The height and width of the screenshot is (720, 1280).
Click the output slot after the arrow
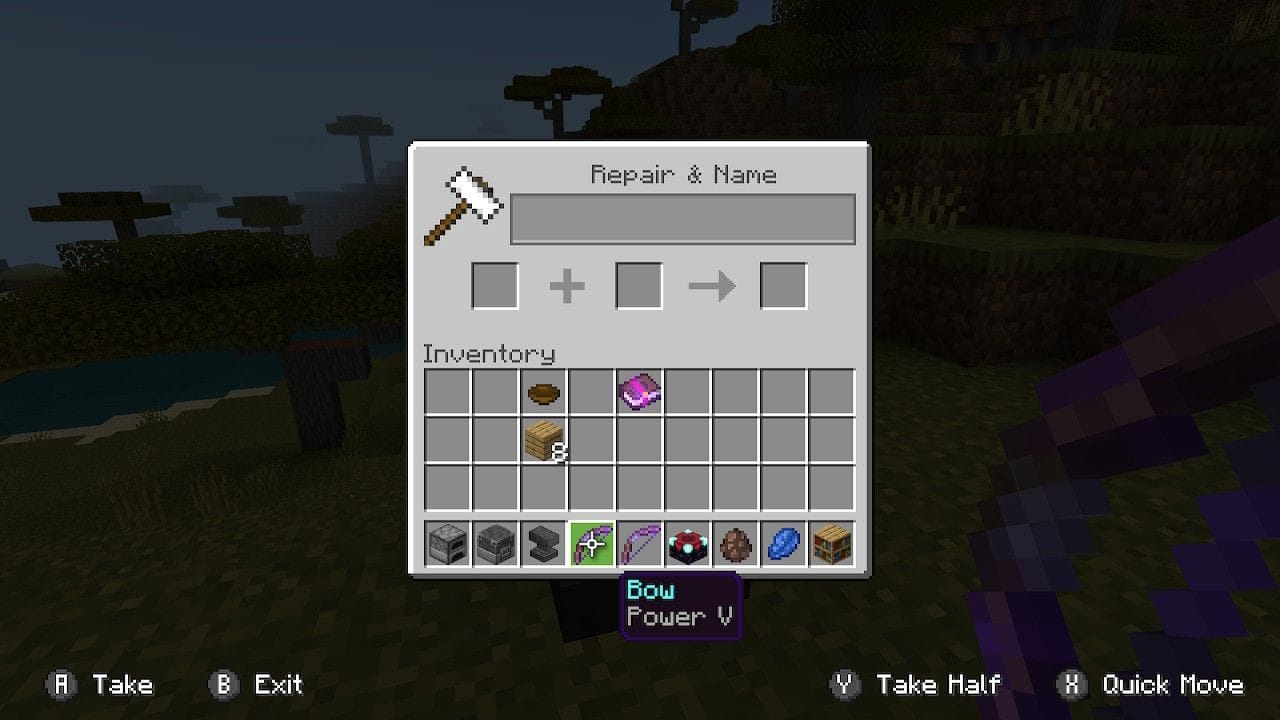[784, 285]
